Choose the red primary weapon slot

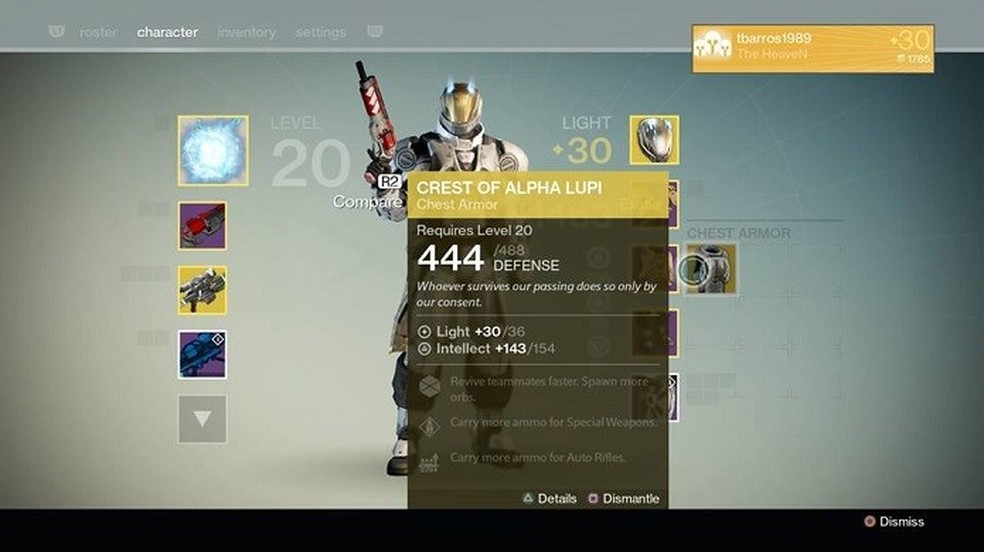(202, 225)
